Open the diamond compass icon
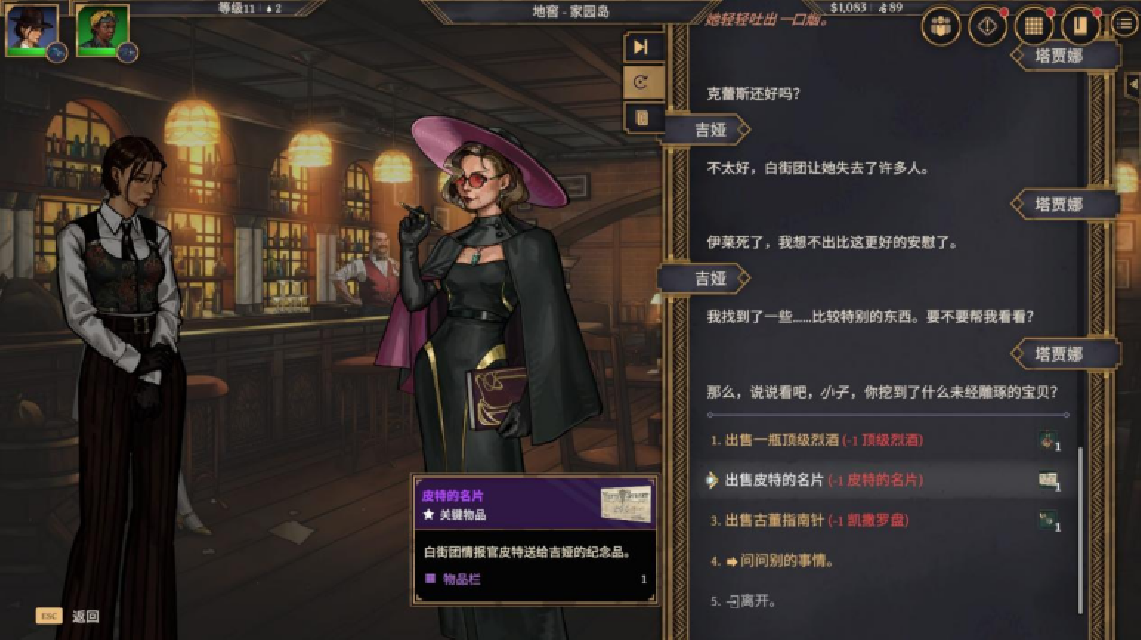 coord(988,27)
